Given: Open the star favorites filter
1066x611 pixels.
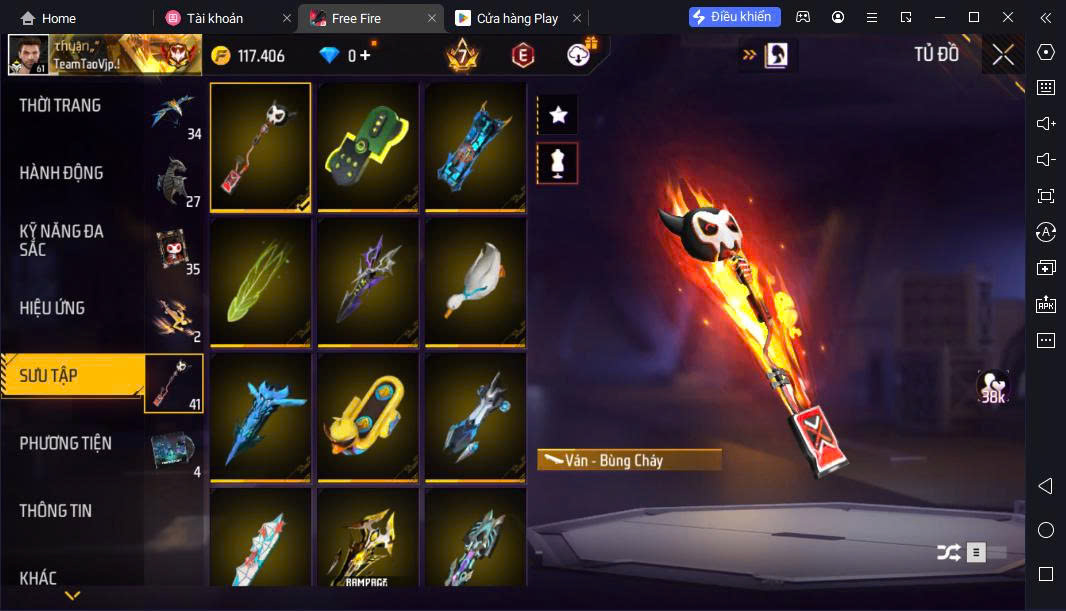Looking at the screenshot, I should [x=558, y=115].
